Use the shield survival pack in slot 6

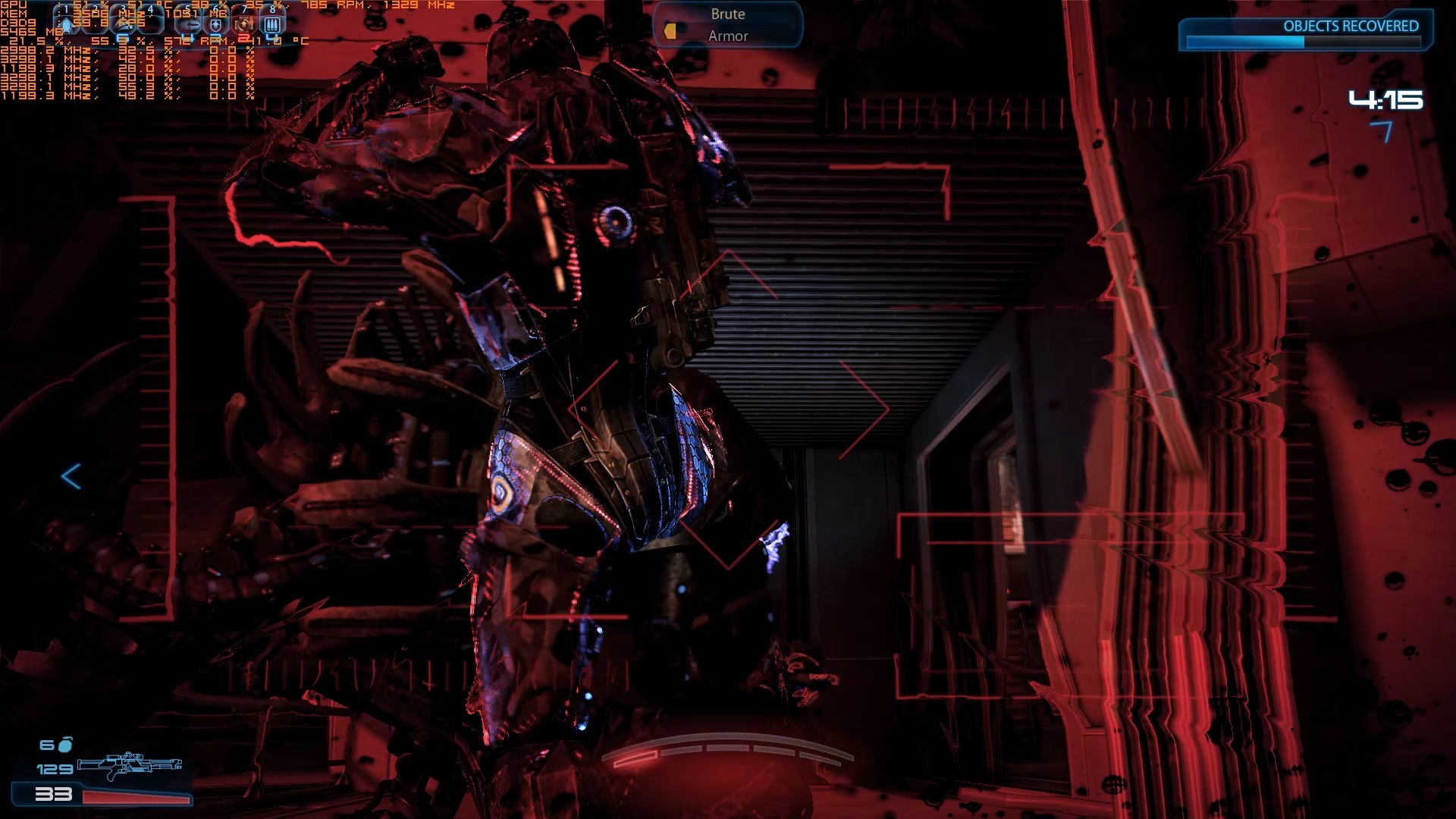pyautogui.click(x=216, y=24)
